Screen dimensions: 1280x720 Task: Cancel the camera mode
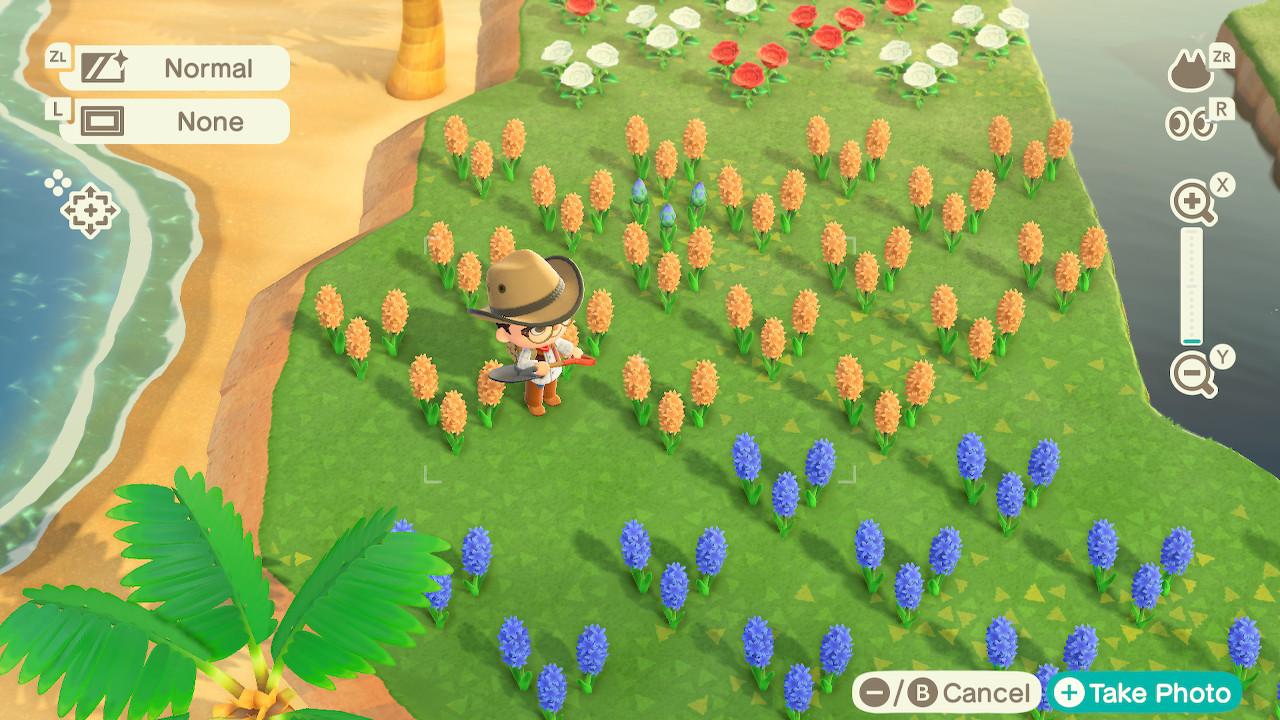[x=944, y=693]
